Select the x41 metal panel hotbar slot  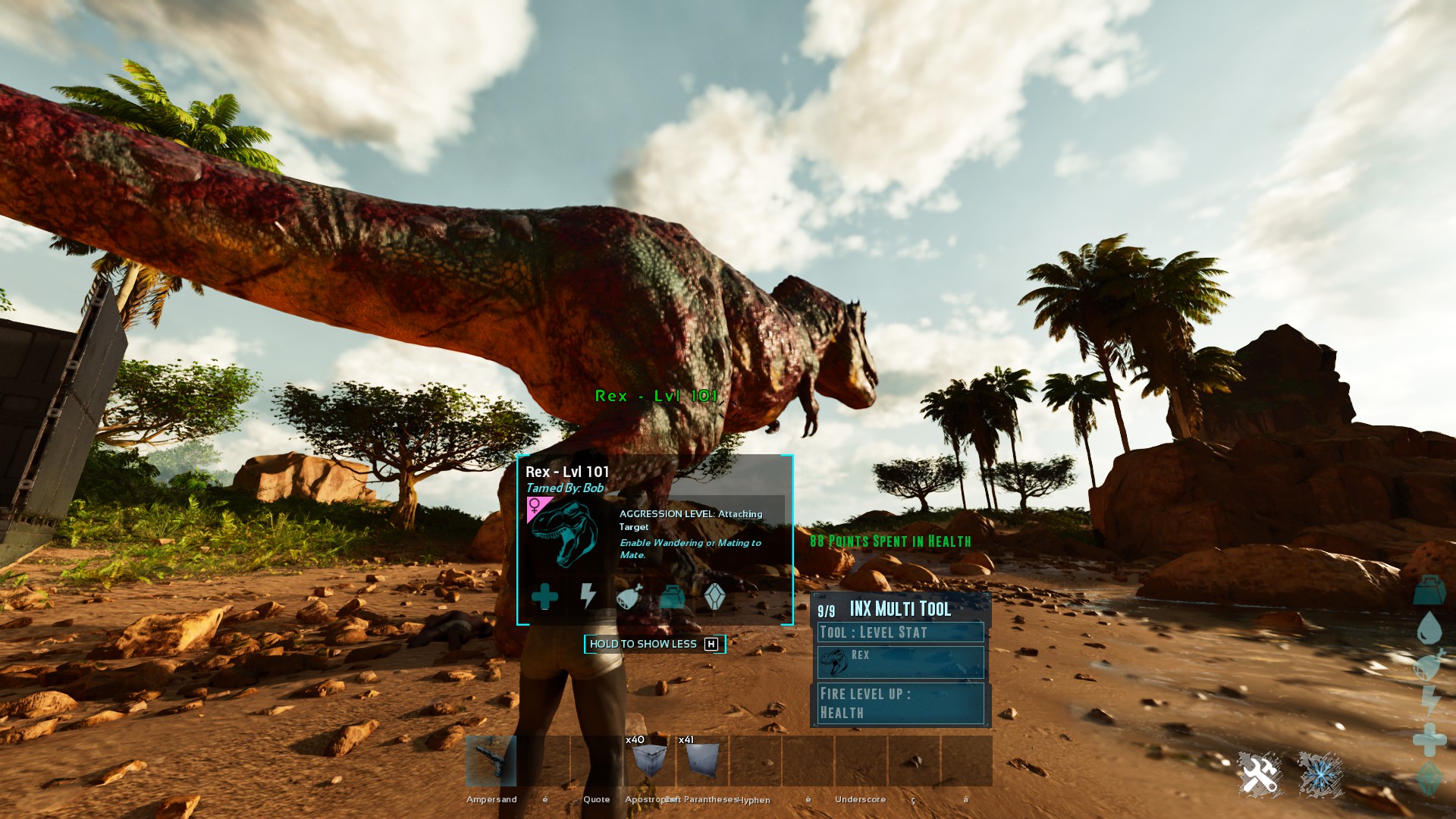(x=702, y=761)
